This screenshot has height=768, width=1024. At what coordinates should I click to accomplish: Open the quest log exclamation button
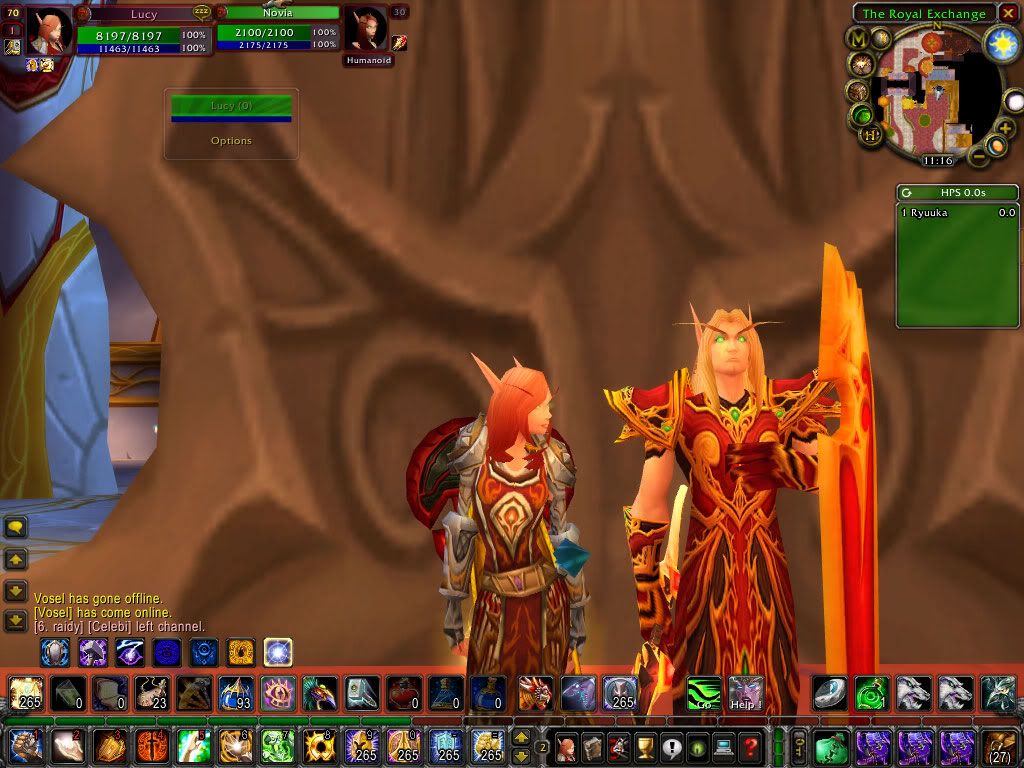point(670,747)
